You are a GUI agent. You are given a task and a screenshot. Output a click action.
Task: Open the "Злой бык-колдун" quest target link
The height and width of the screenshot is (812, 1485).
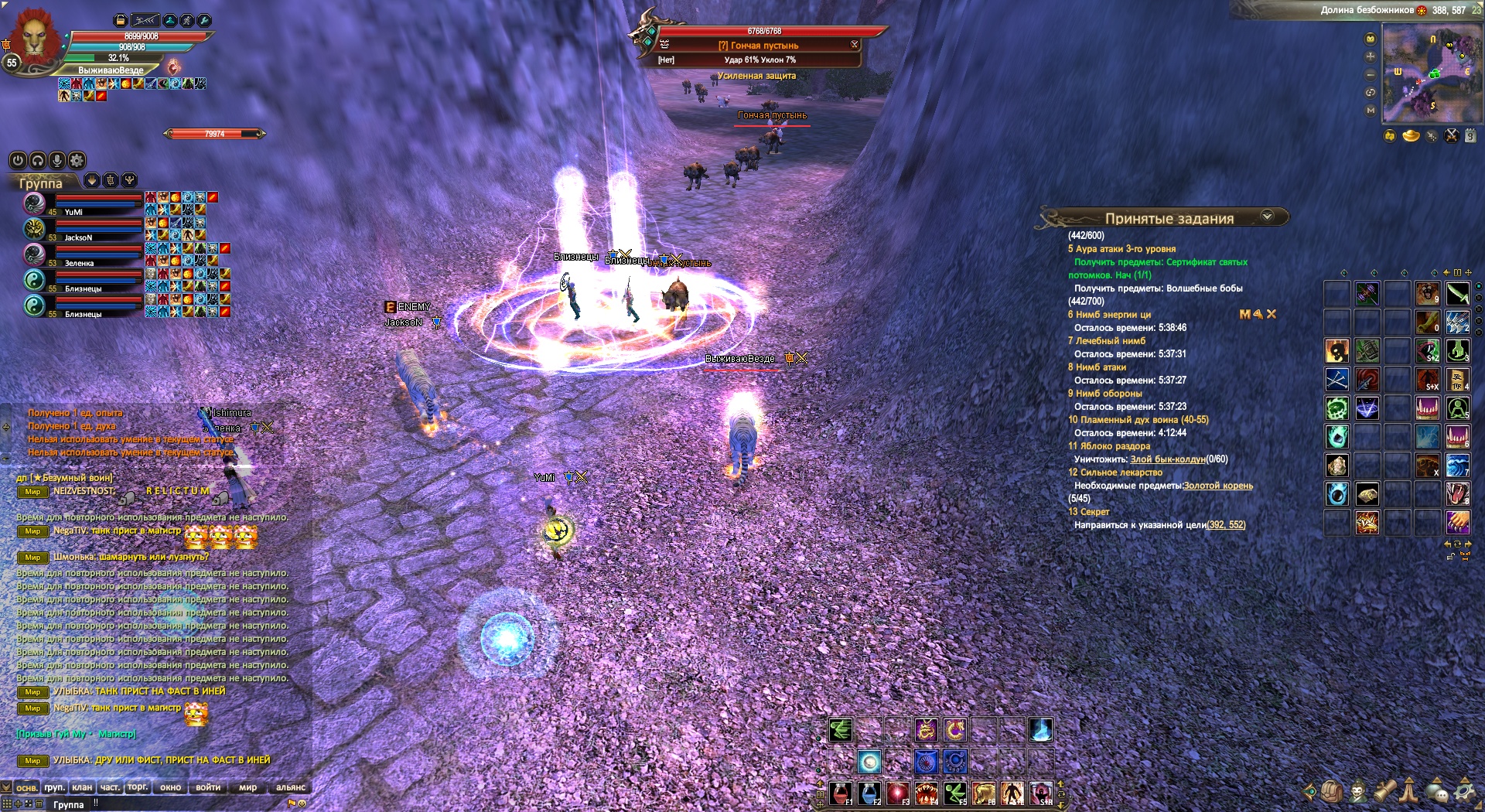tap(1167, 459)
